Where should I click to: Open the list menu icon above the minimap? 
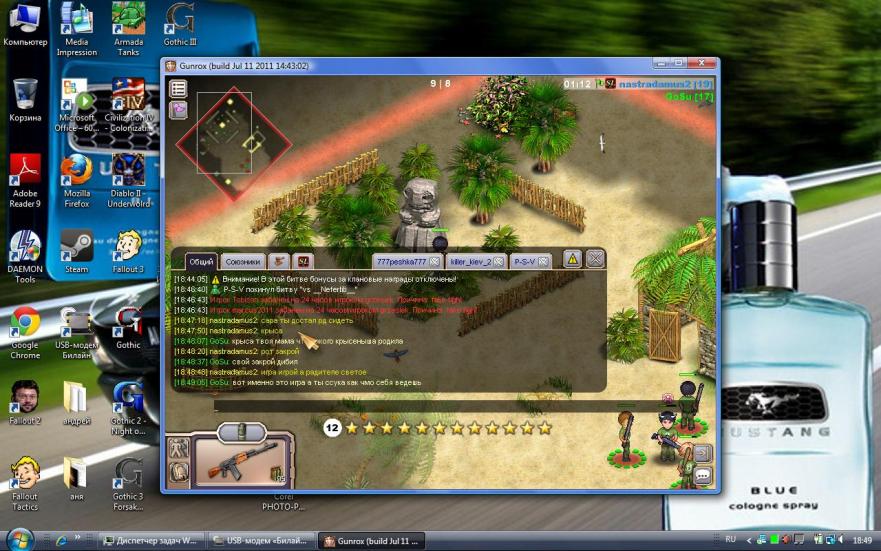point(178,88)
